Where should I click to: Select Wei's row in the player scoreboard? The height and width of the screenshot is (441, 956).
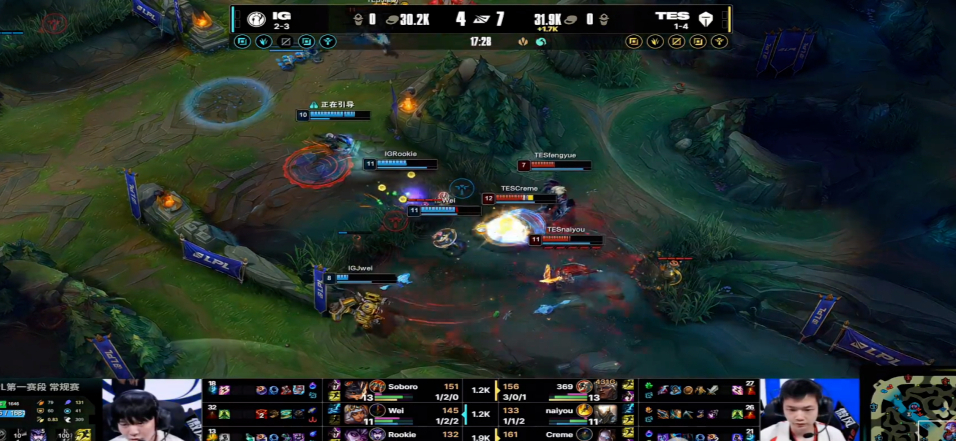(x=400, y=412)
